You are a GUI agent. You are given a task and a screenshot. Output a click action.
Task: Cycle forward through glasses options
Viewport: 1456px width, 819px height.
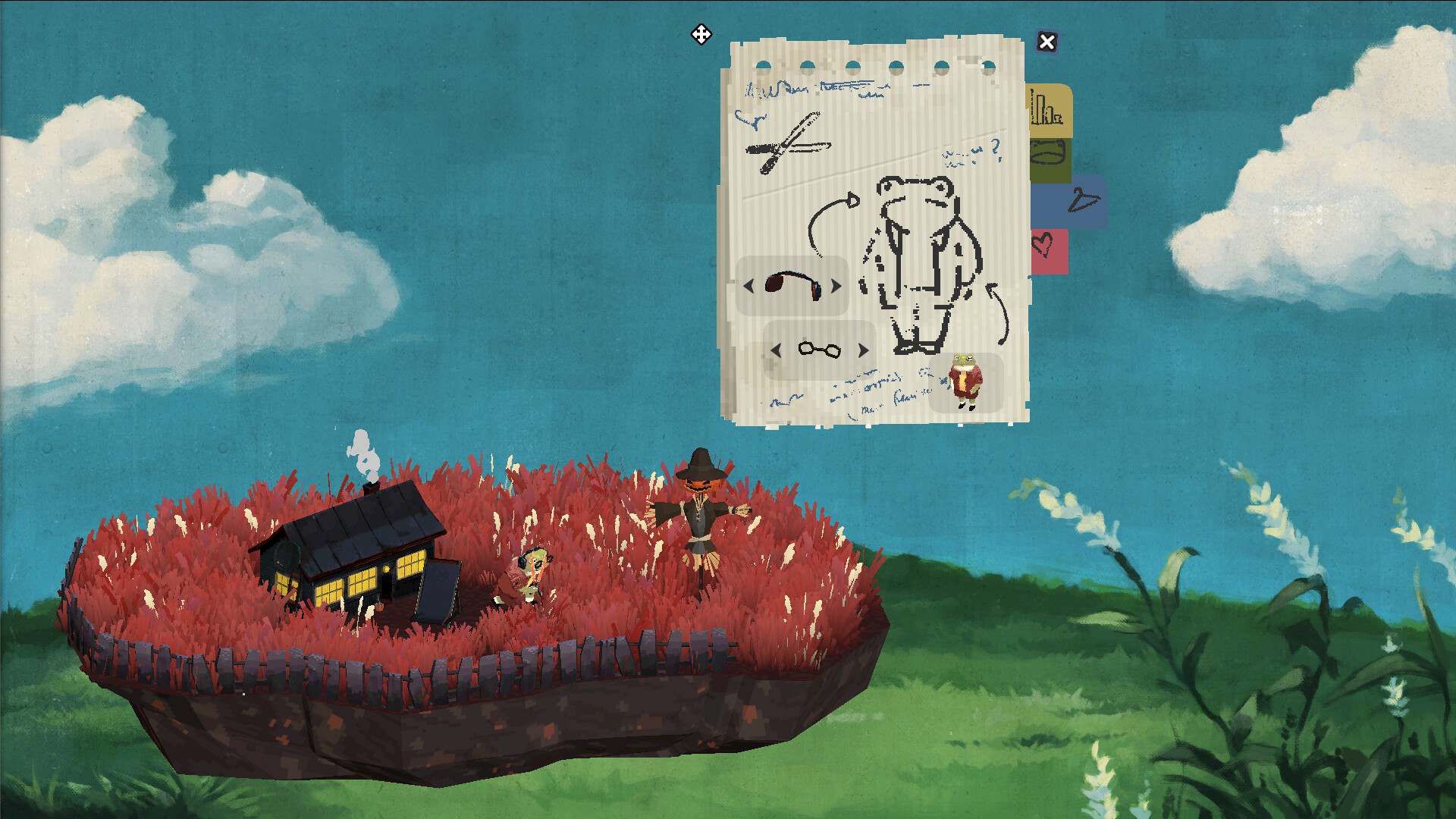pos(863,350)
